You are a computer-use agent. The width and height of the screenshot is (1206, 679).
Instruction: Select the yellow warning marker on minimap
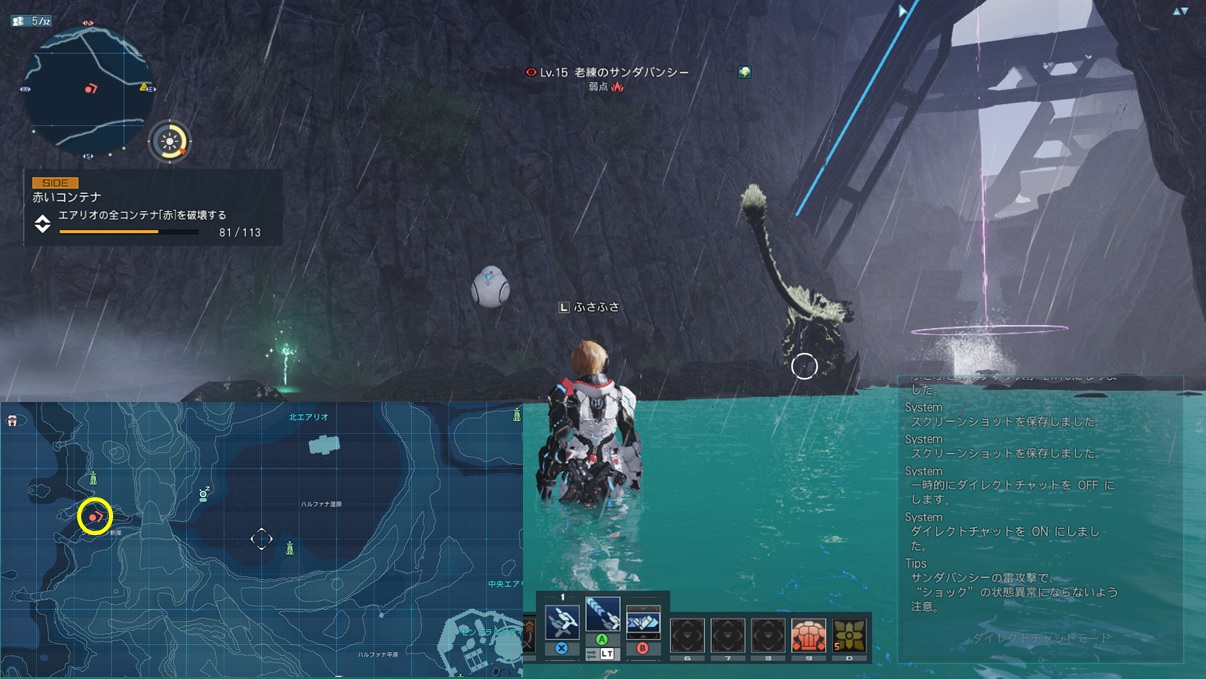(144, 88)
